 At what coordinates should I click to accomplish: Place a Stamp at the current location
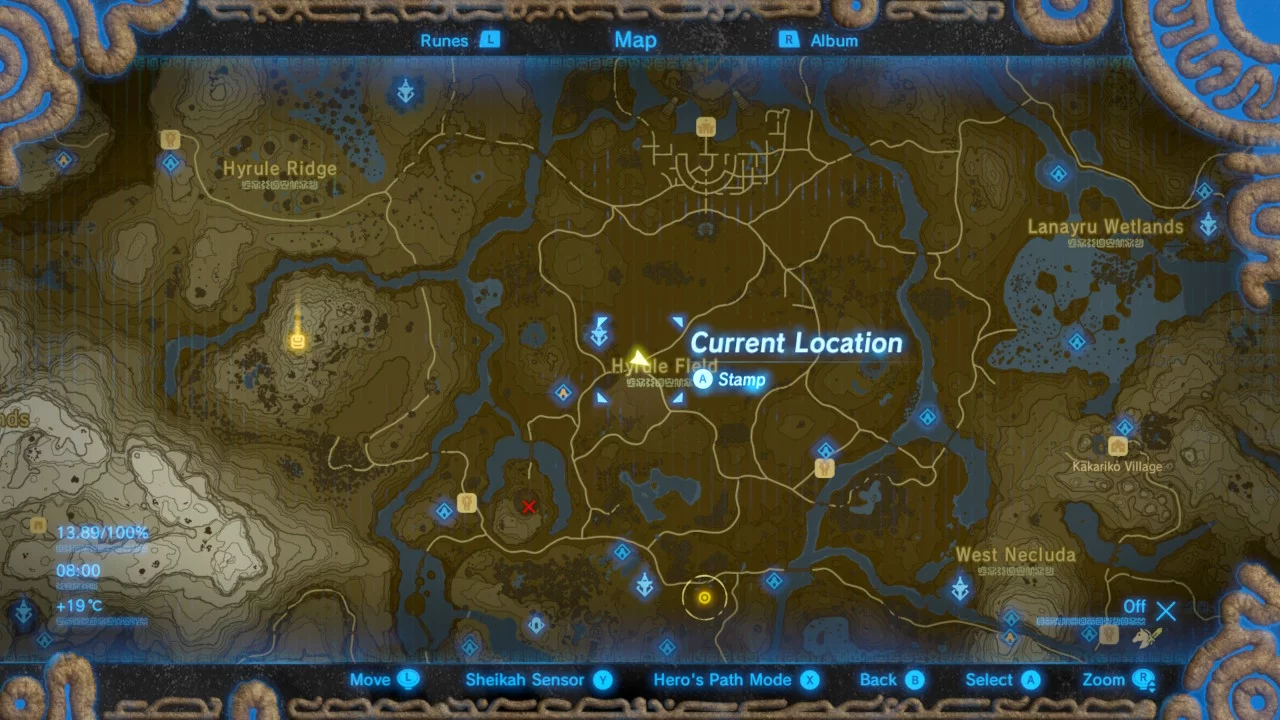click(x=731, y=380)
